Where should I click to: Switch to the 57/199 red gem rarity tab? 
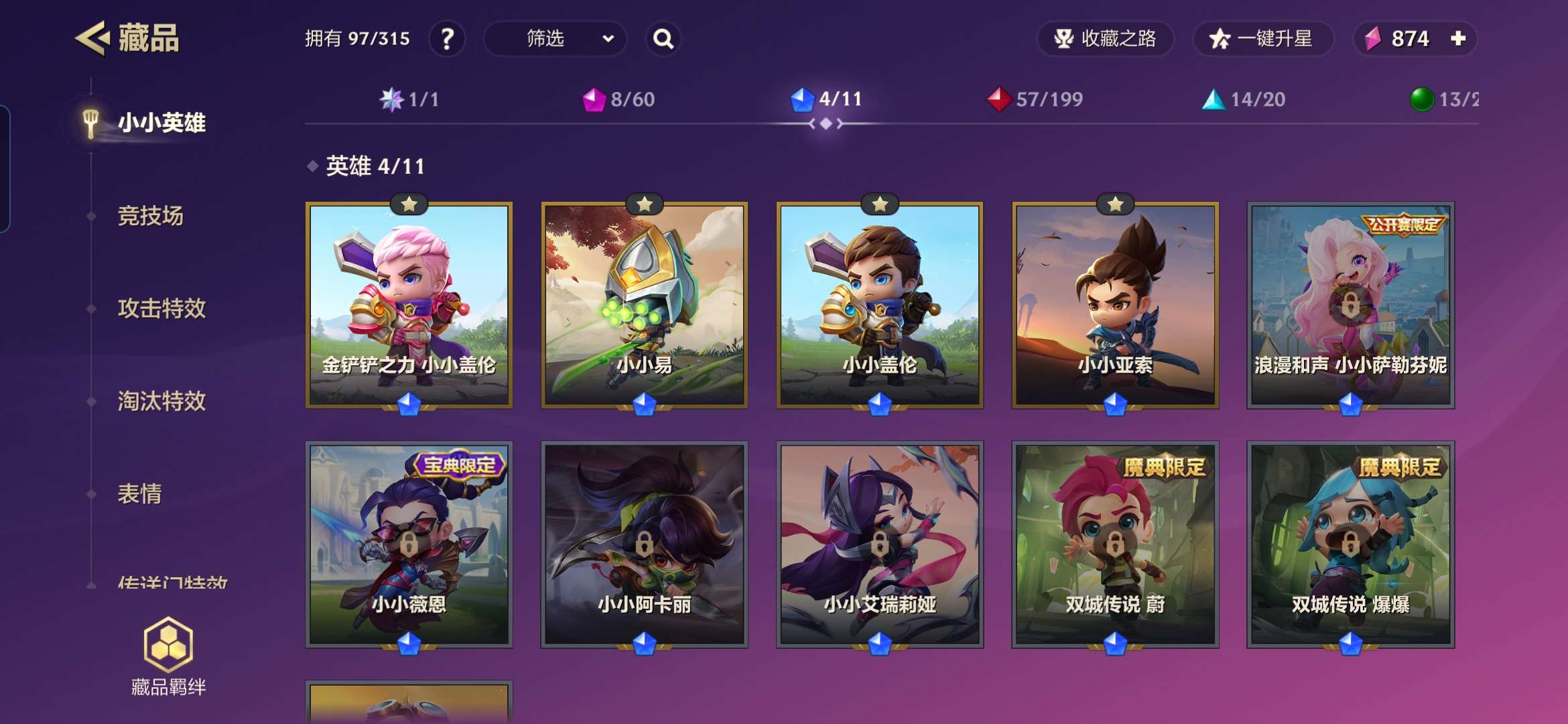1035,100
